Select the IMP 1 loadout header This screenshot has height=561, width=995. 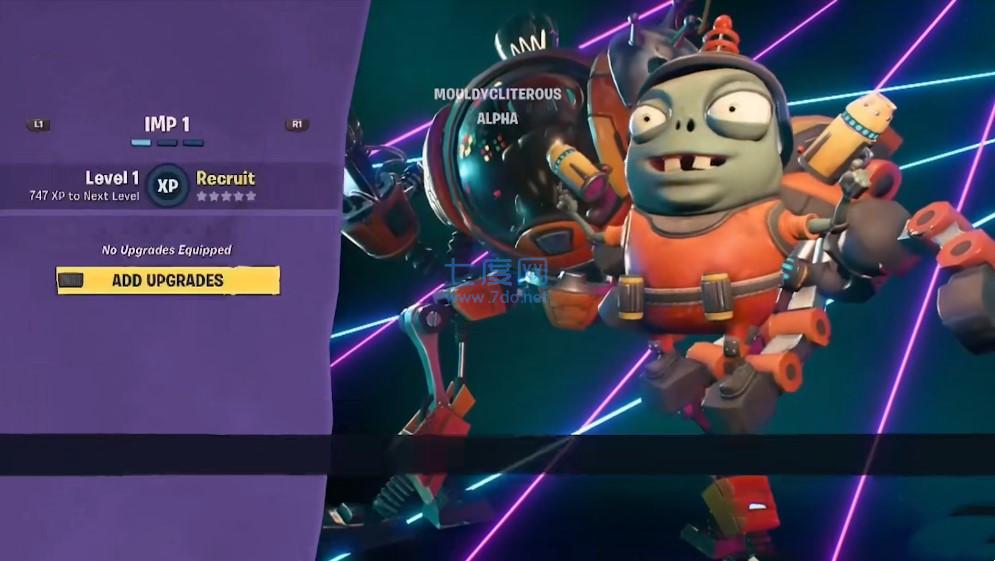coord(167,124)
